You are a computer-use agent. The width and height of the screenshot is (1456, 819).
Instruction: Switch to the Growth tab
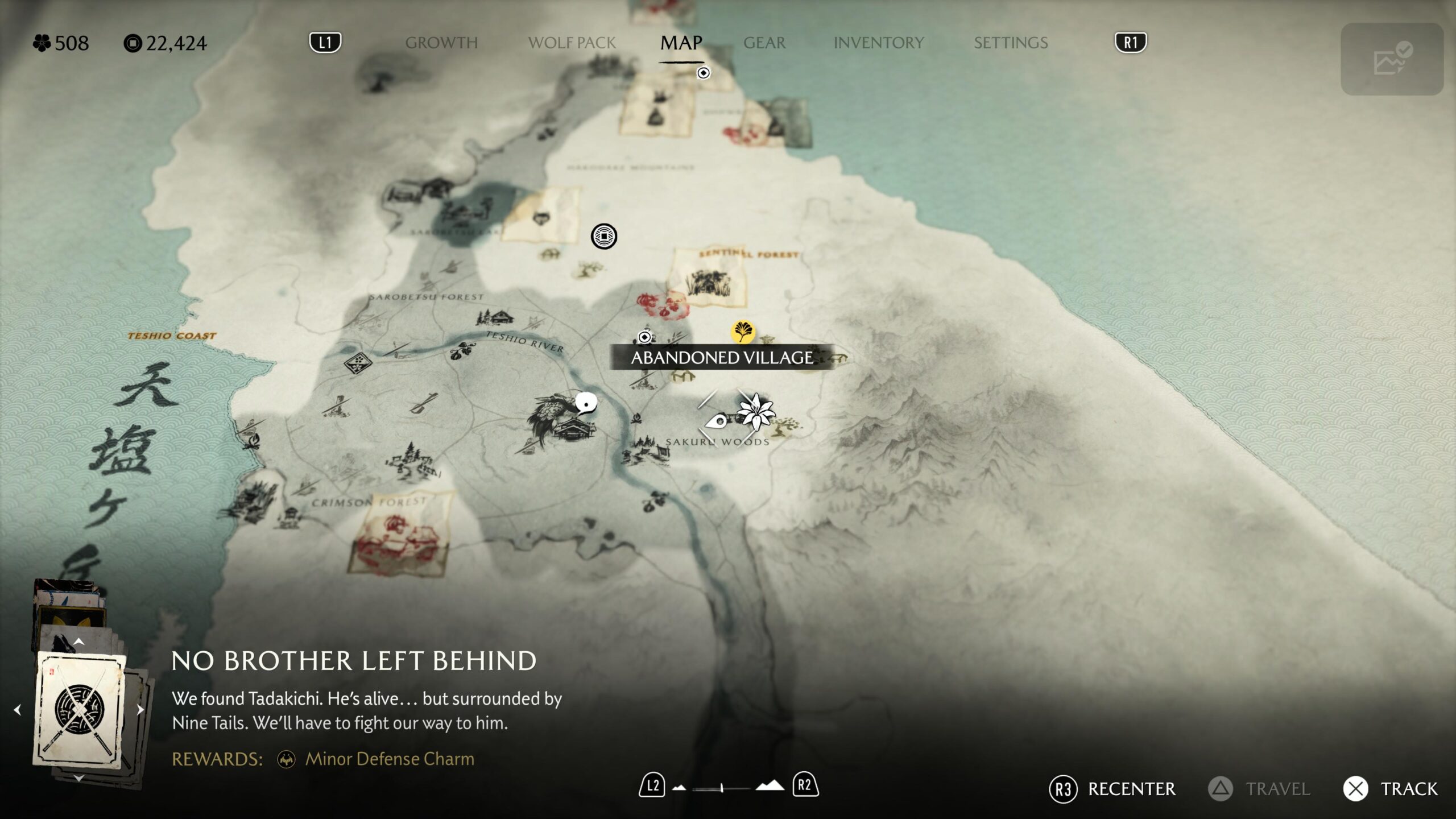[441, 43]
